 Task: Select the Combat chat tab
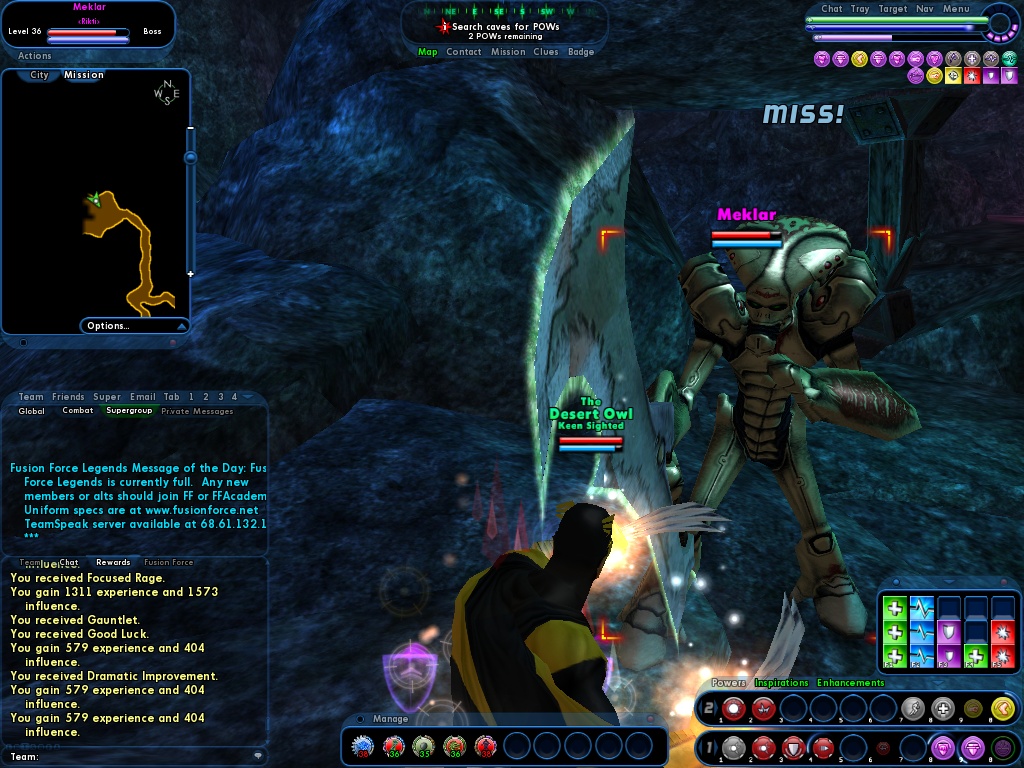click(78, 411)
